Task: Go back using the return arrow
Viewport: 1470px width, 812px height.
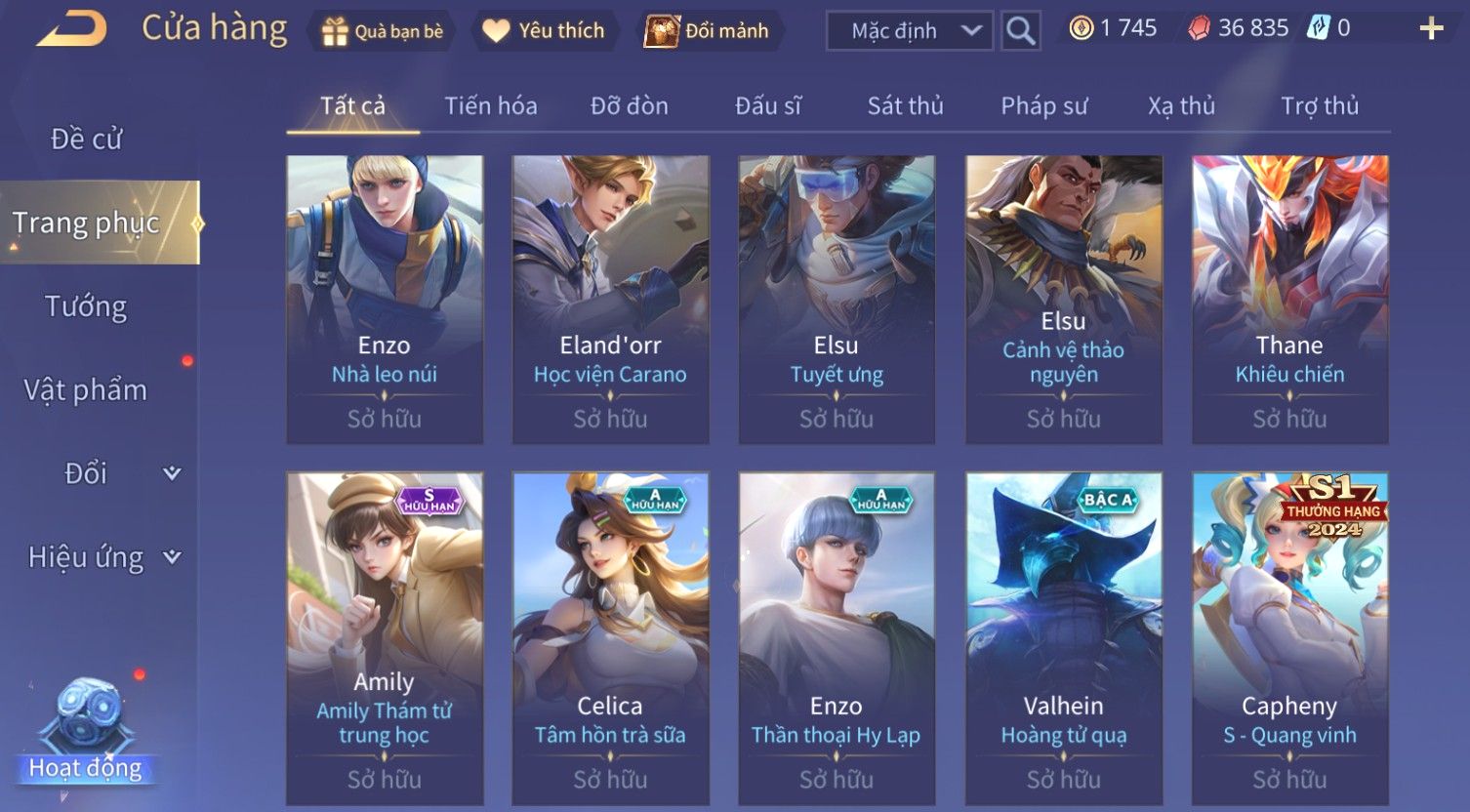Action: pos(71,29)
